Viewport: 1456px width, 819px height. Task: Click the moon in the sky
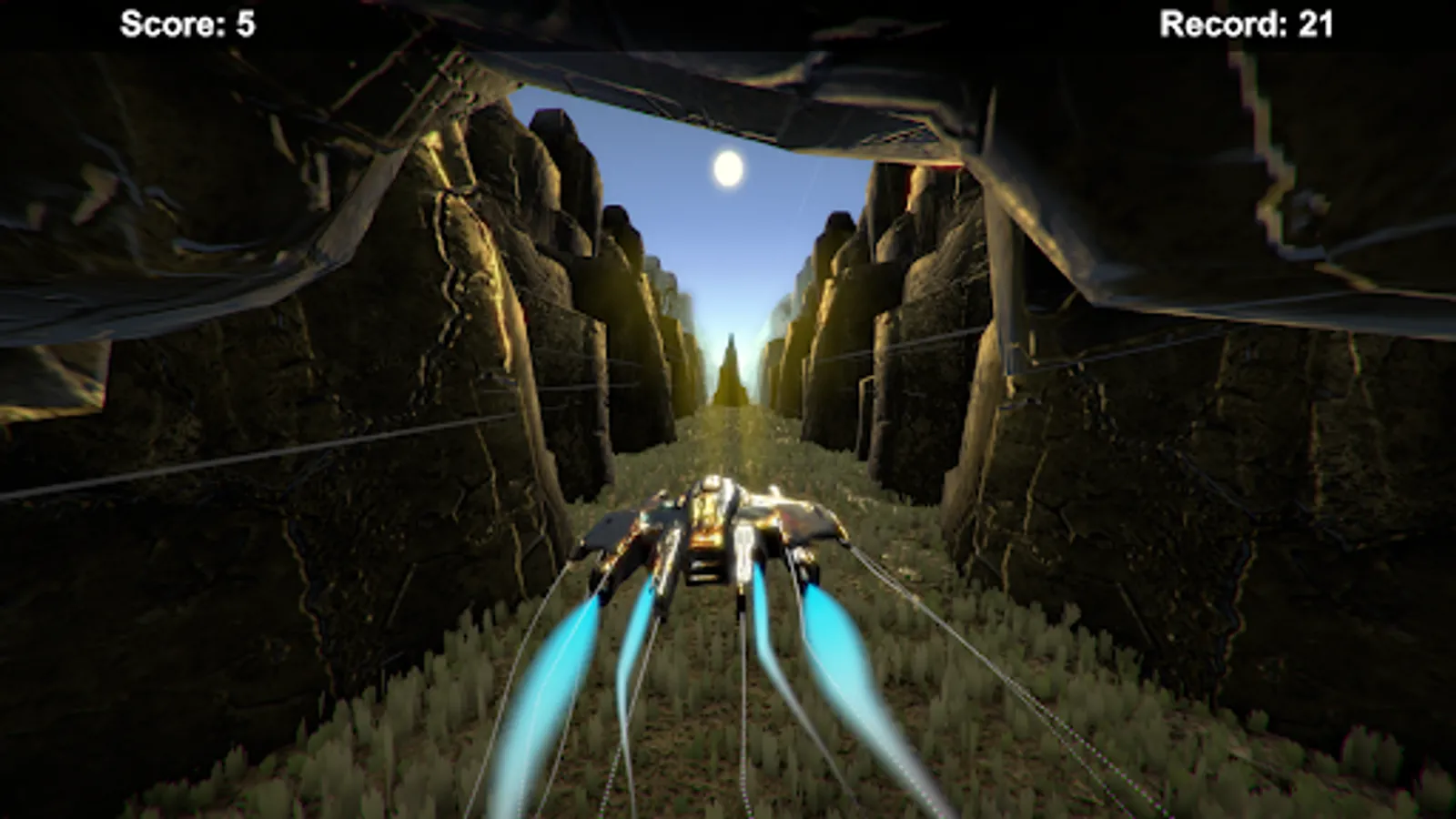pos(728,169)
